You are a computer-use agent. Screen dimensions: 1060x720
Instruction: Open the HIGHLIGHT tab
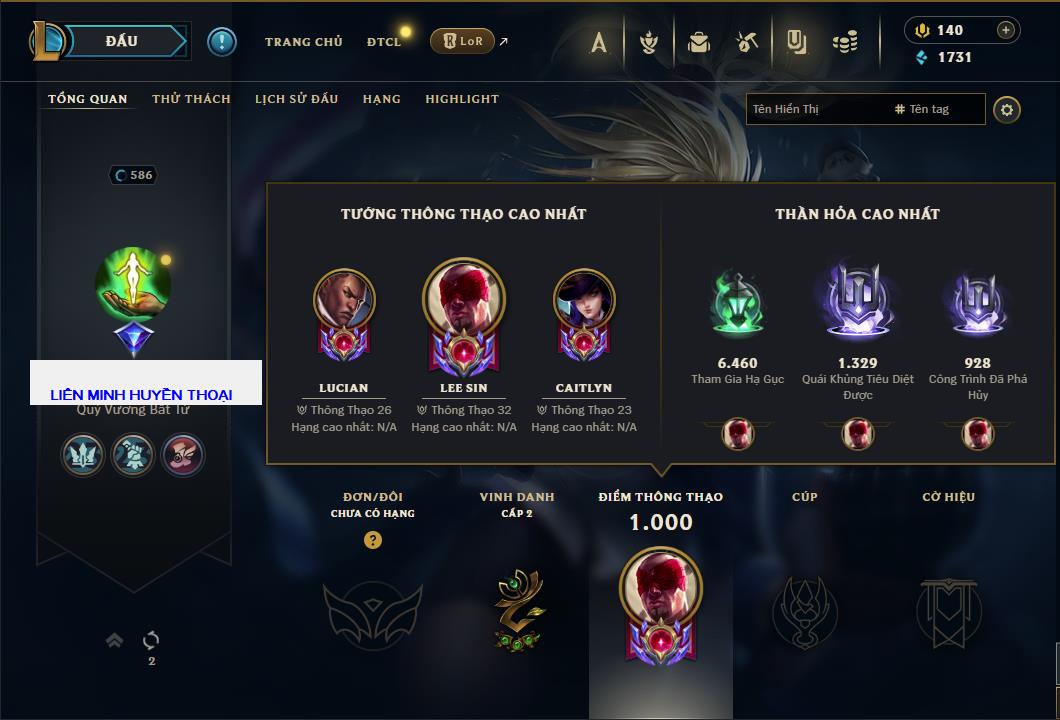click(462, 99)
